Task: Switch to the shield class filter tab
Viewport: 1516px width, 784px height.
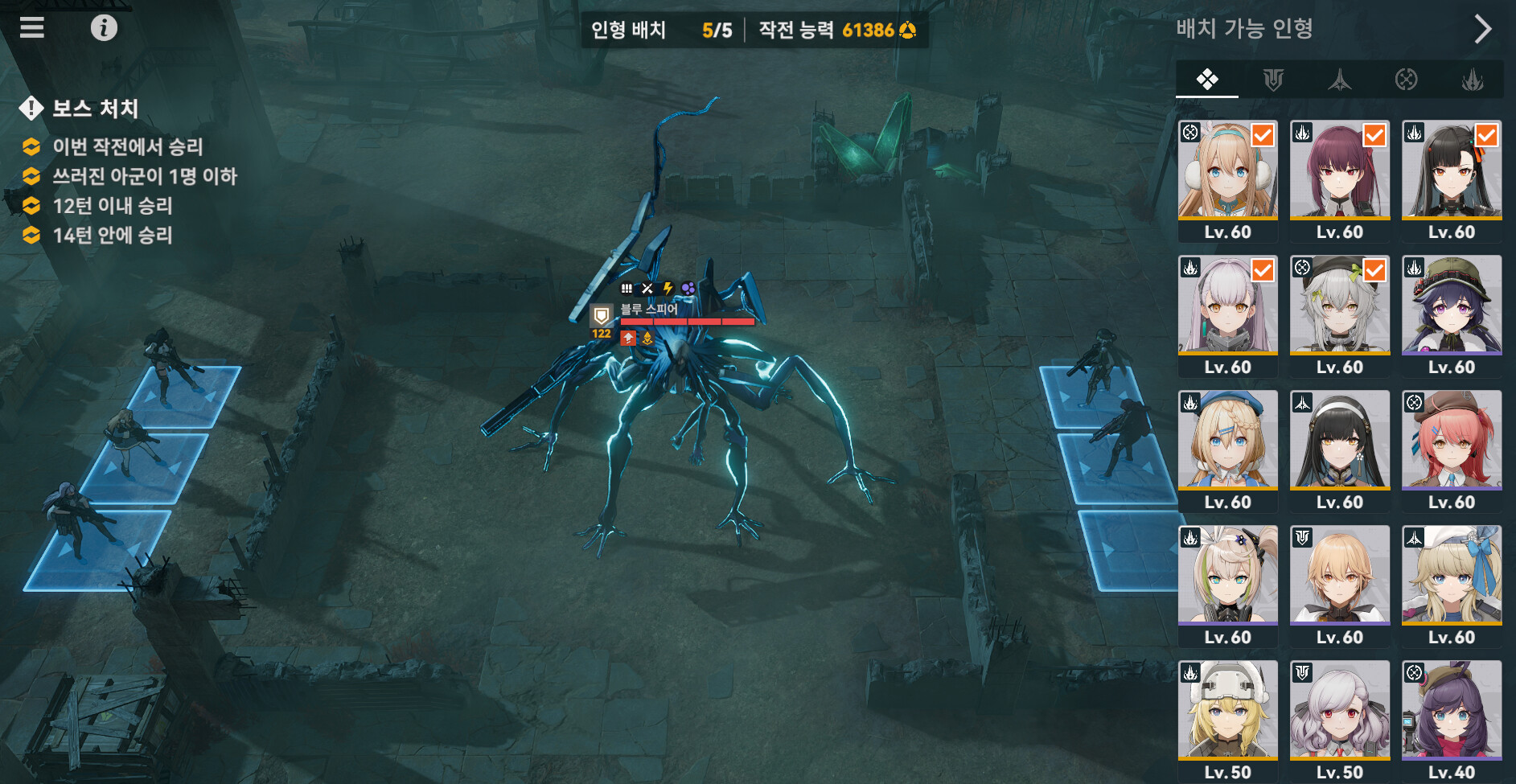Action: coord(1273,80)
